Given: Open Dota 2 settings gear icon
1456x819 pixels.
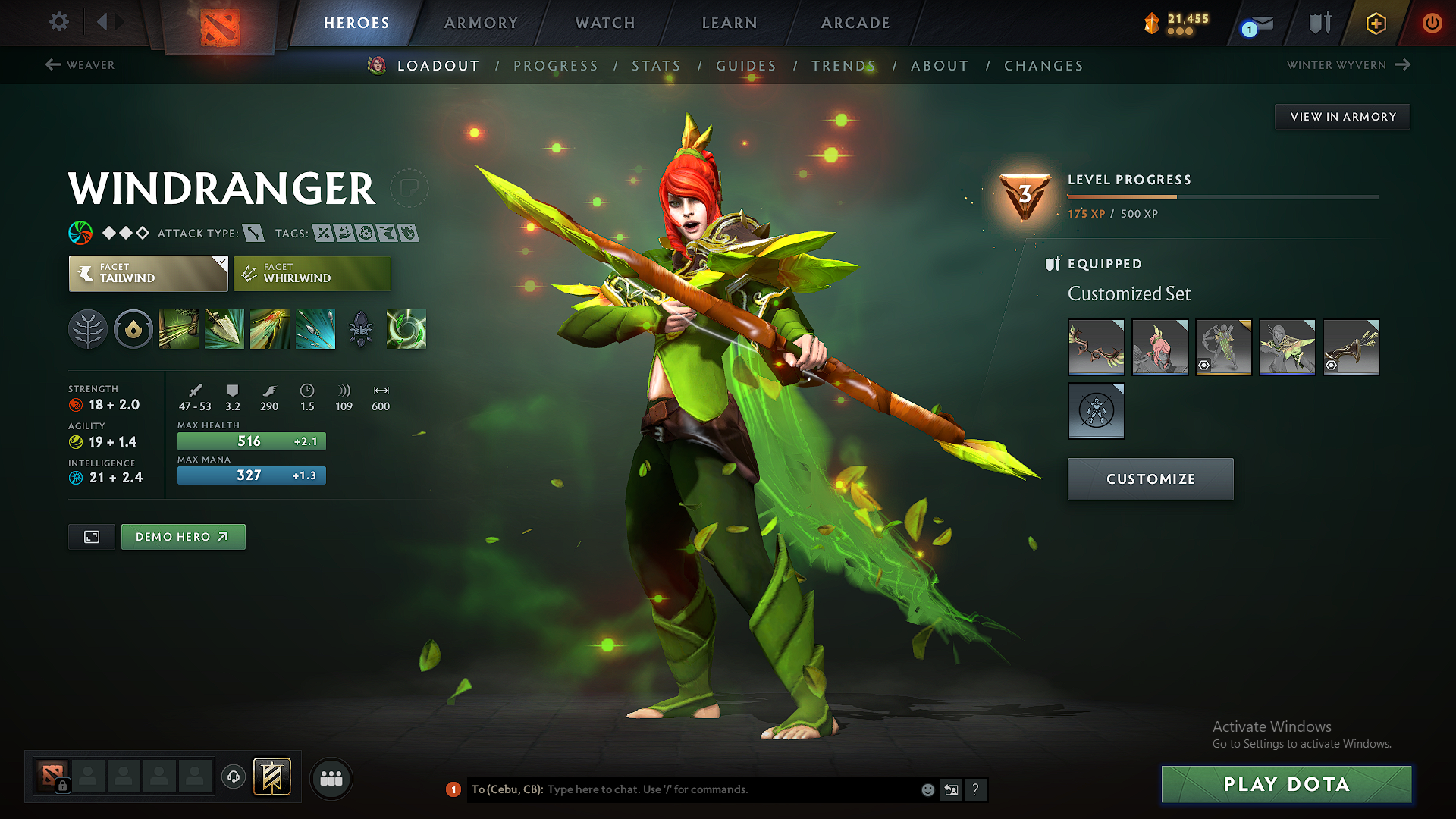Looking at the screenshot, I should coord(58,22).
